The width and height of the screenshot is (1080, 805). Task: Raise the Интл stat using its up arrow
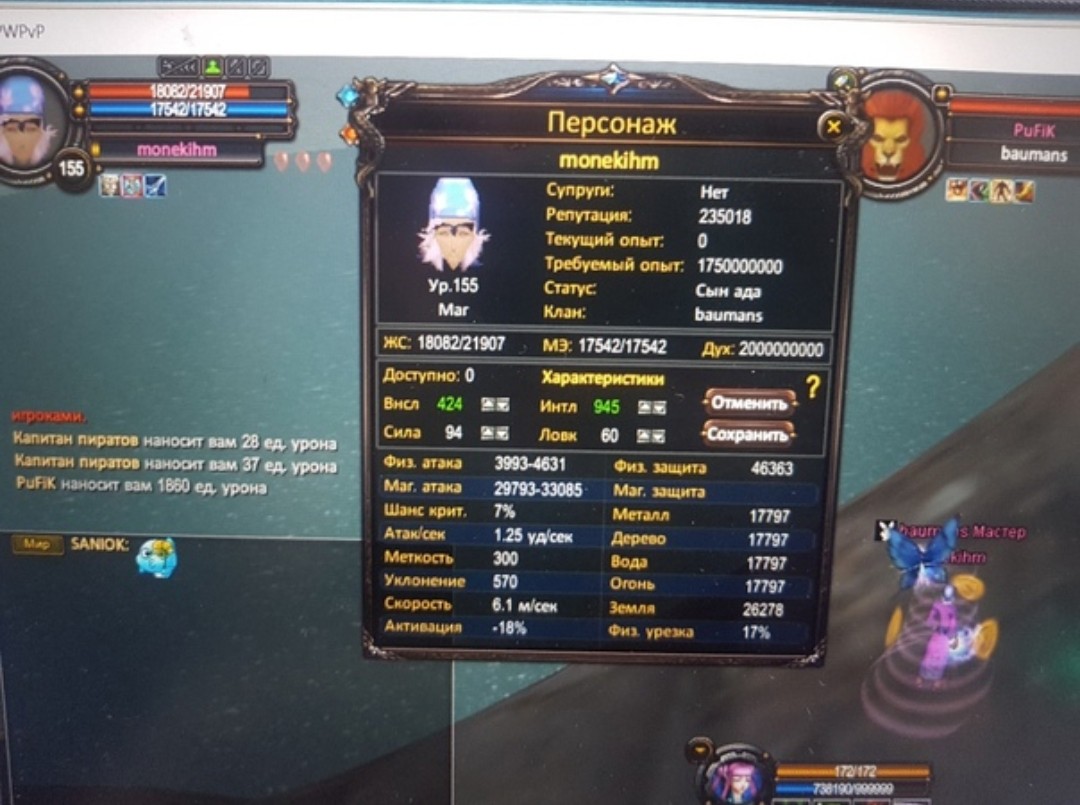pos(644,407)
